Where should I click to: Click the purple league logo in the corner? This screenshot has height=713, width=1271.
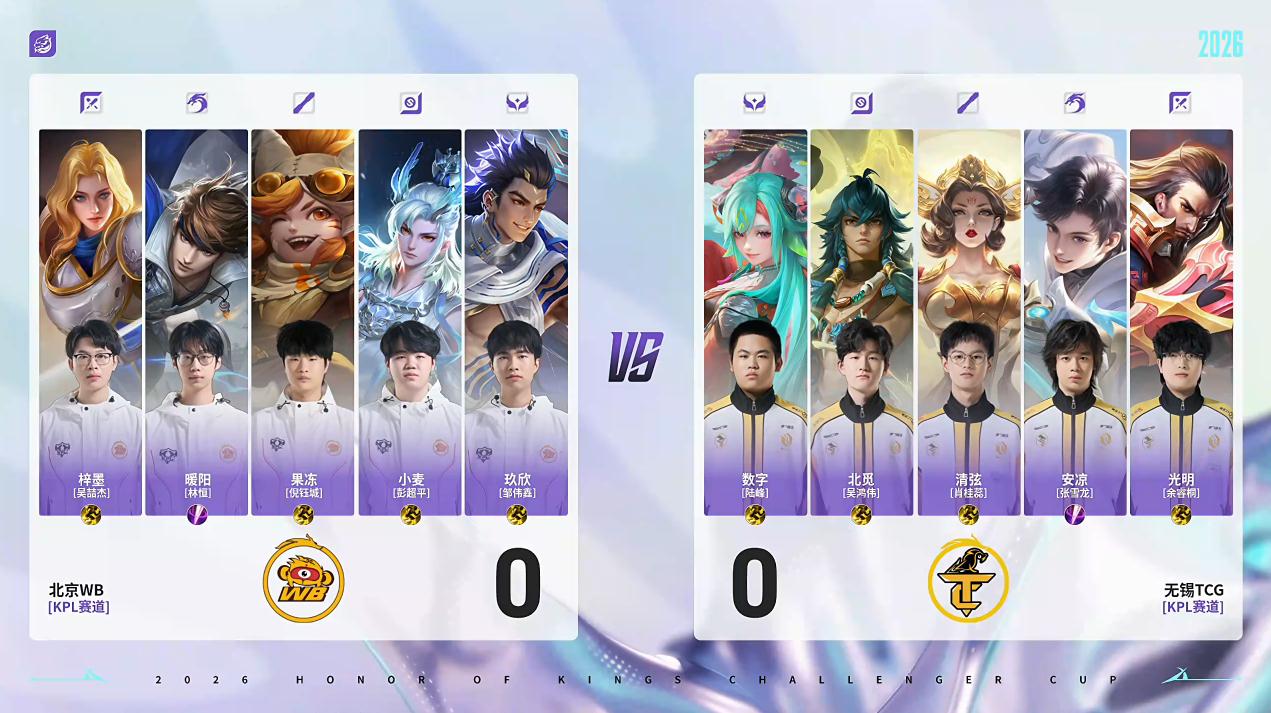coord(42,44)
